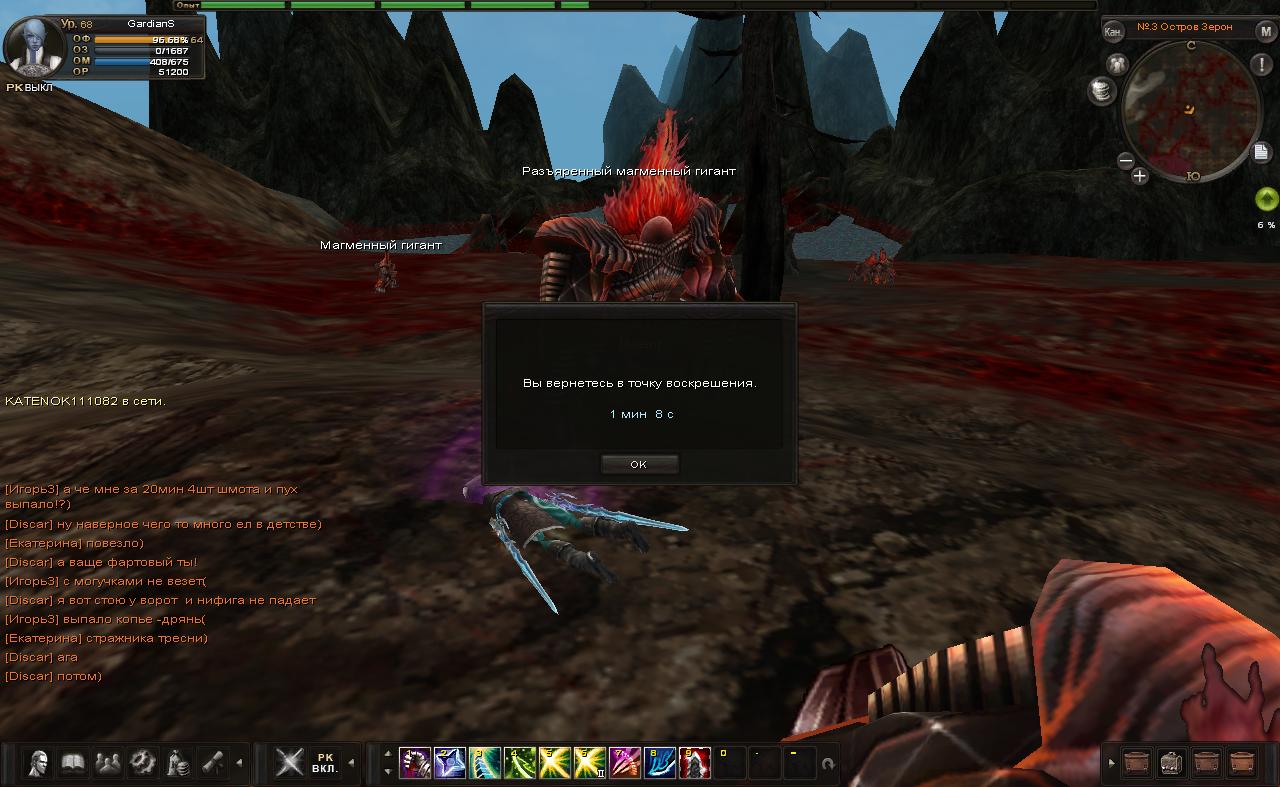
Task: Toggle the PK ВКЛ. button
Action: click(x=324, y=763)
